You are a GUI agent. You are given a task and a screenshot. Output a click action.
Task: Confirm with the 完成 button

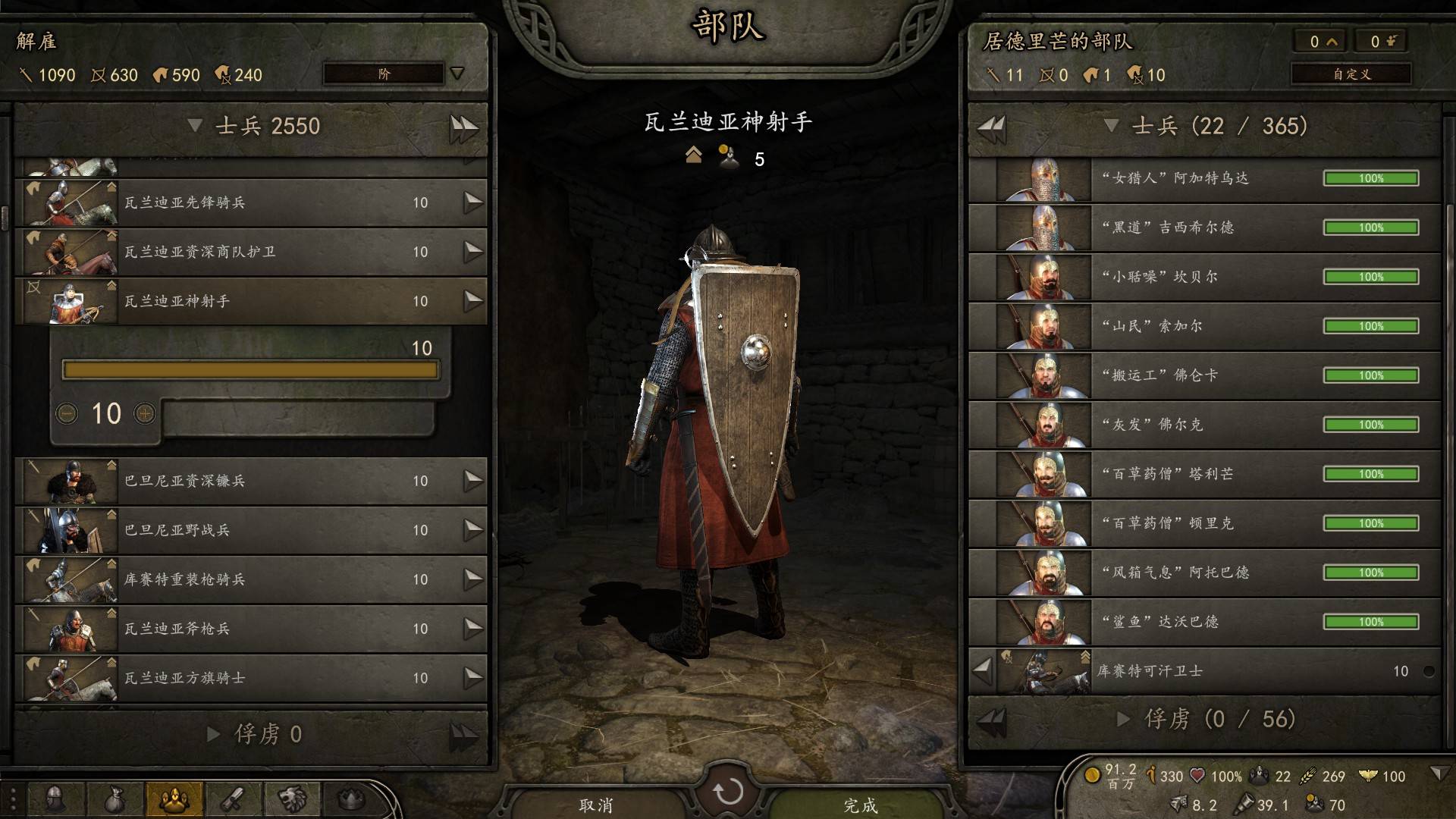click(x=860, y=805)
